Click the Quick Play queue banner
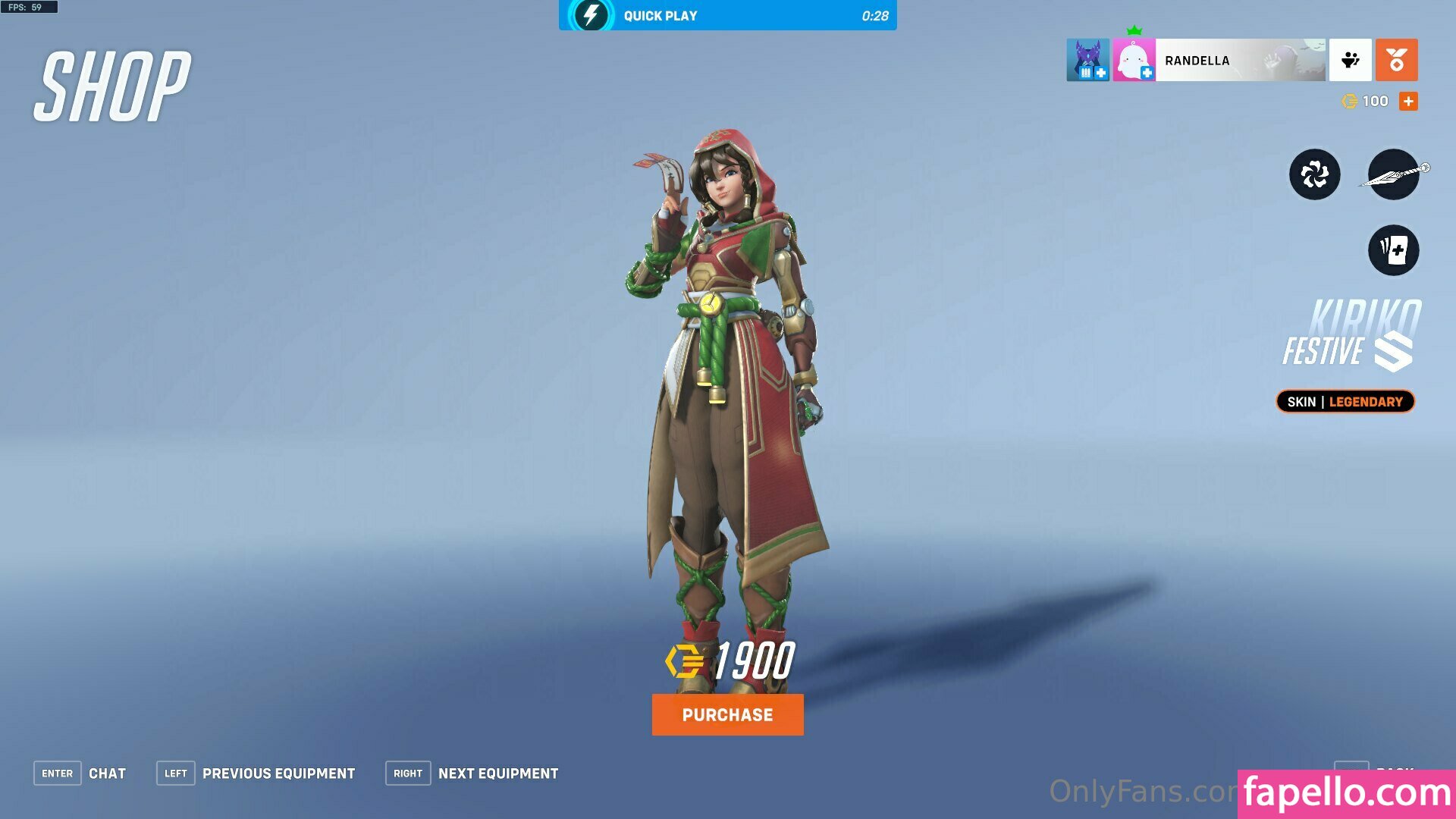The height and width of the screenshot is (819, 1456). 727,15
